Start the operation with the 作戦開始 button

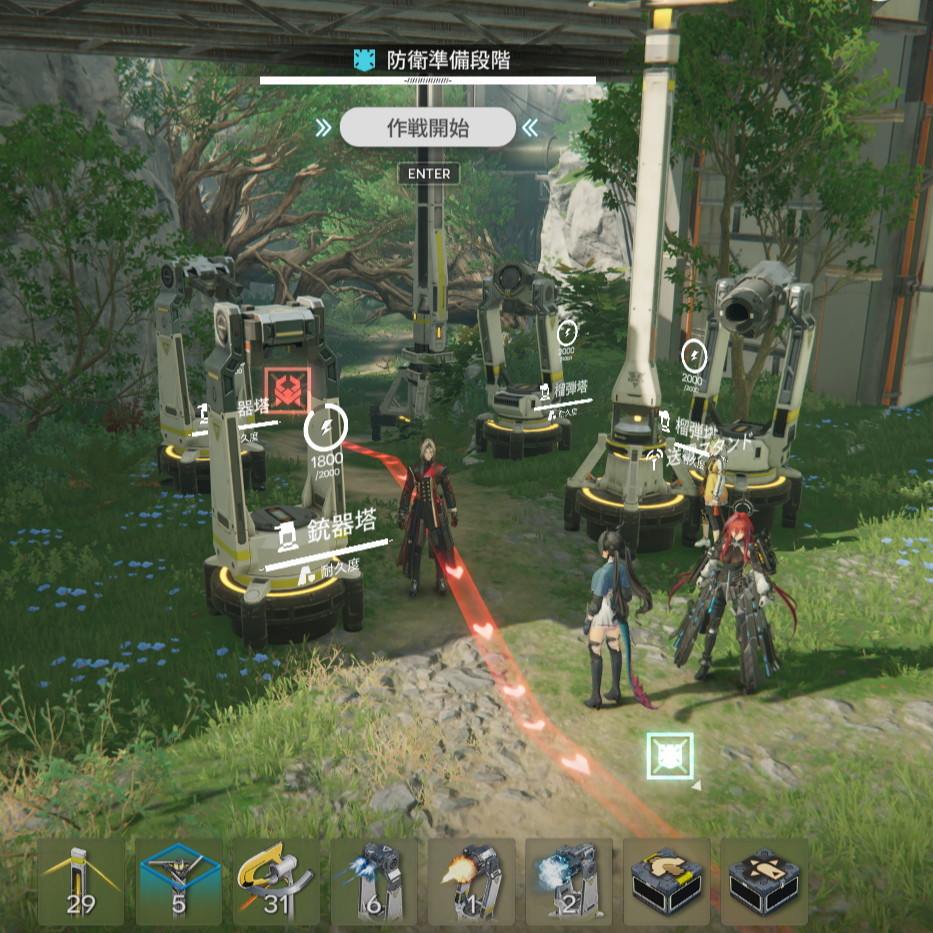pyautogui.click(x=427, y=128)
